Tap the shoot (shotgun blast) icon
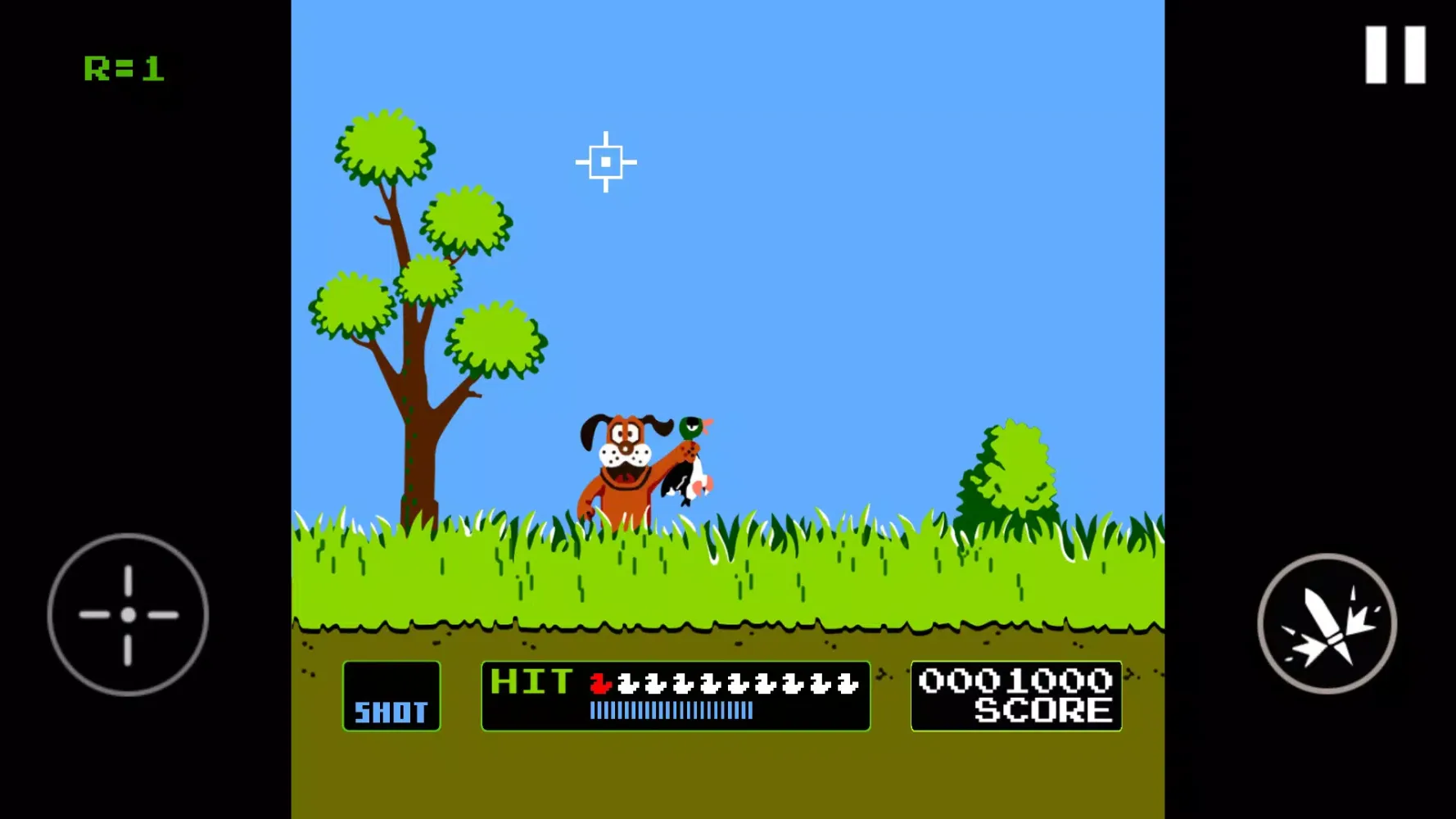 tap(1327, 624)
